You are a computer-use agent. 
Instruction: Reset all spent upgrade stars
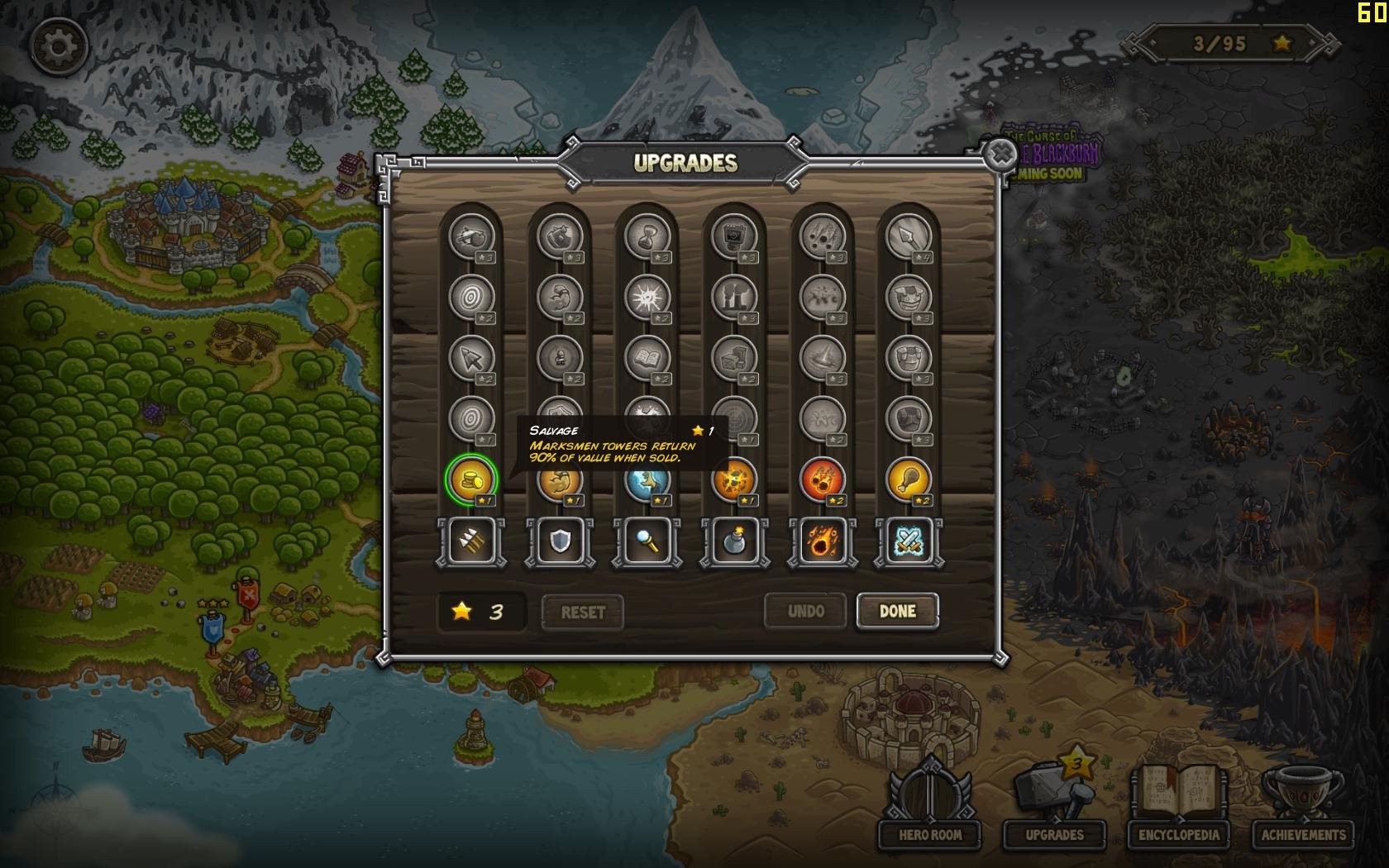582,613
